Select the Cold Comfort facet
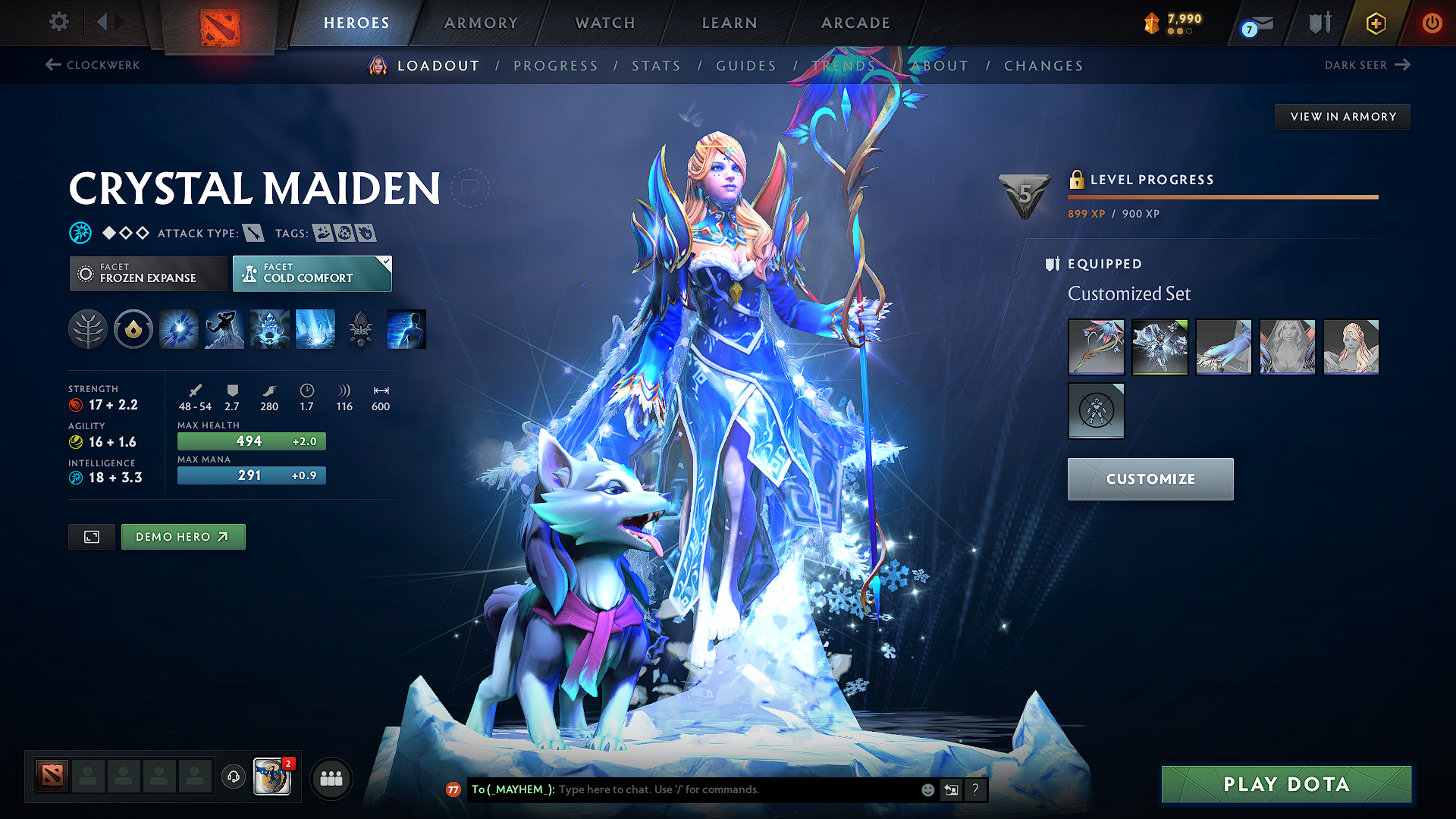This screenshot has height=819, width=1456. coord(312,273)
